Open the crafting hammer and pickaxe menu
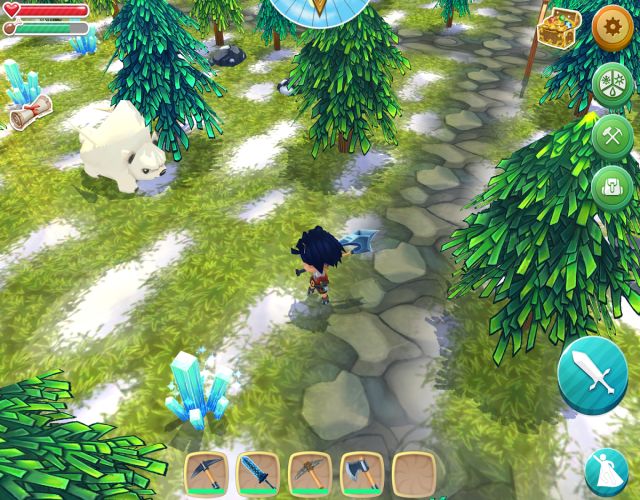The width and height of the screenshot is (640, 500). (611, 136)
